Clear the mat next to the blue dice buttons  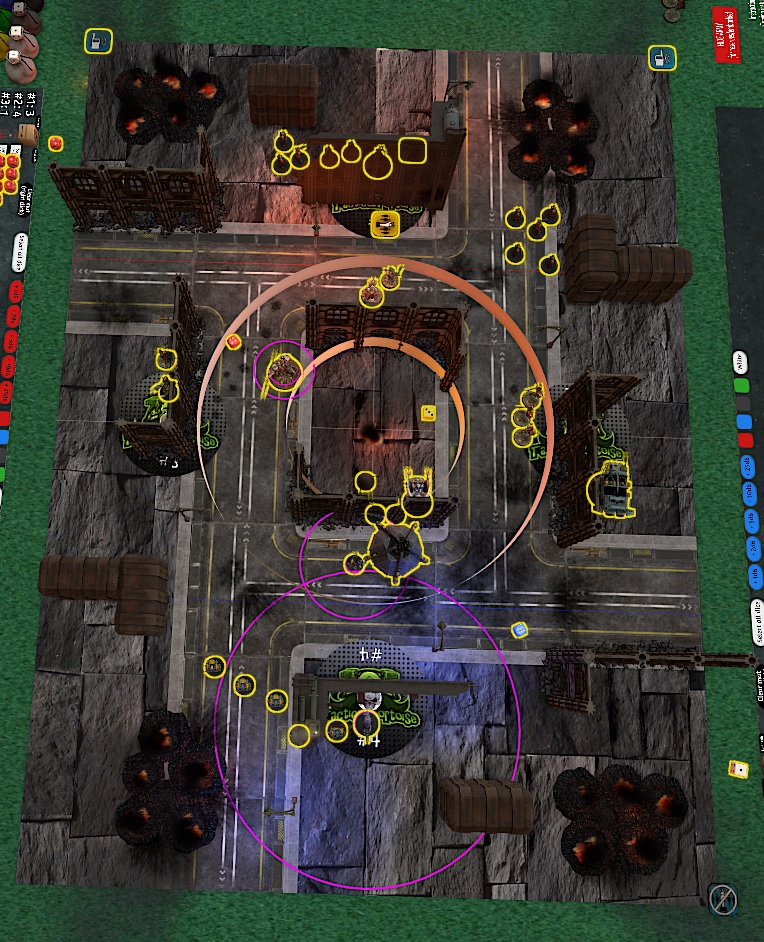coord(760,686)
